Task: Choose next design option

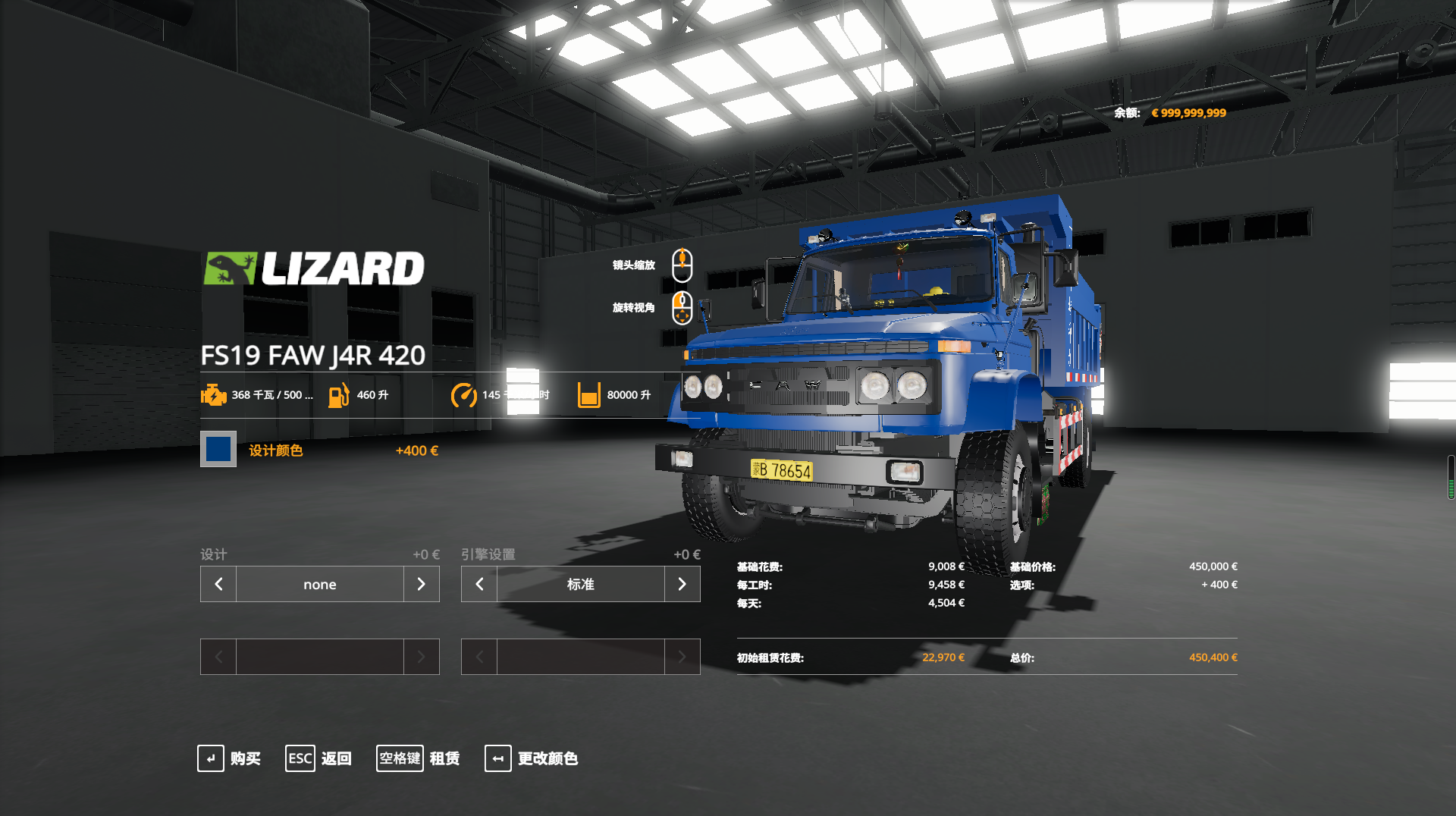Action: tap(421, 584)
